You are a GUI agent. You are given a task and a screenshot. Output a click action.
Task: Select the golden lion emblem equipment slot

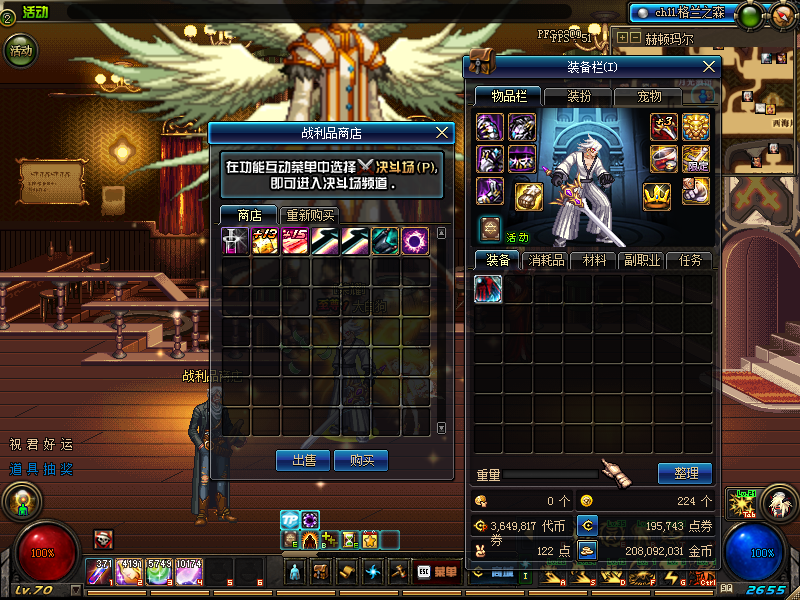[696, 126]
